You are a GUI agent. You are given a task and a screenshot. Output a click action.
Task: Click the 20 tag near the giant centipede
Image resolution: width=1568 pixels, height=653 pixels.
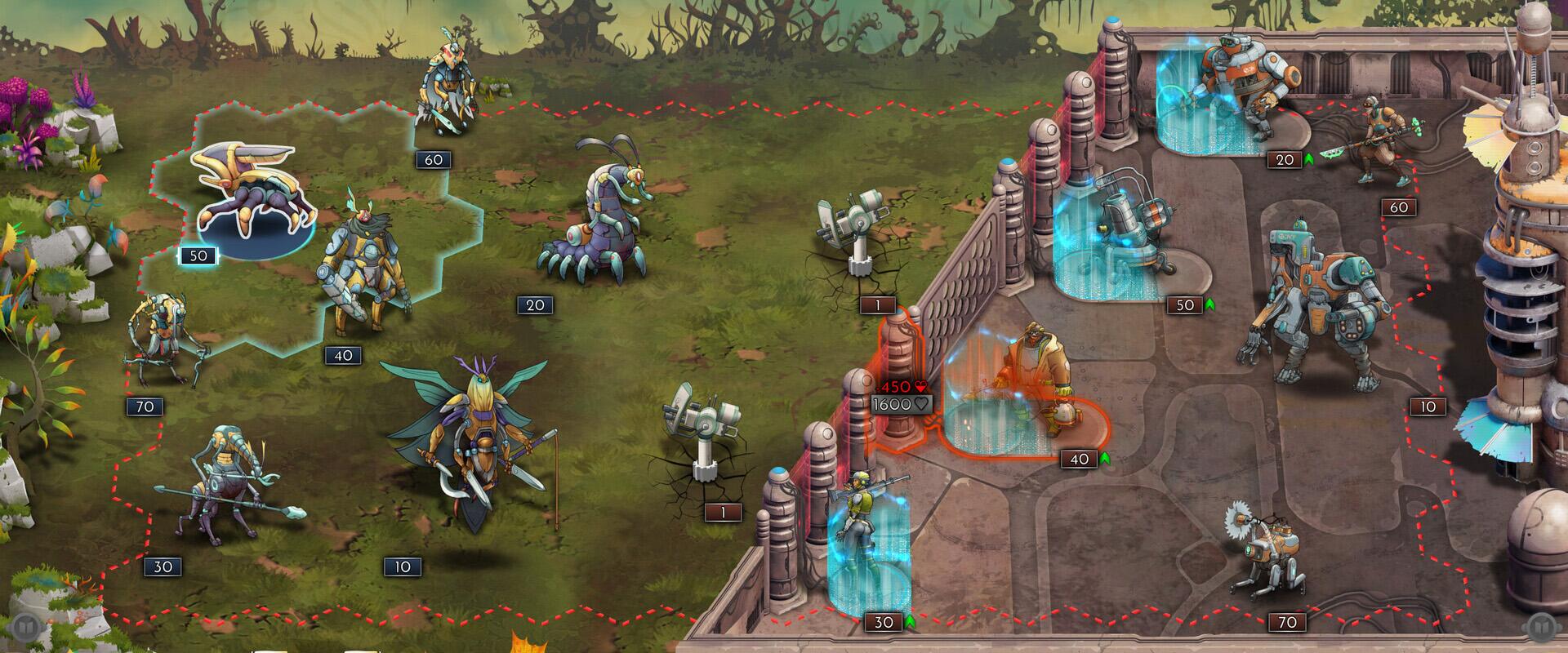point(535,305)
